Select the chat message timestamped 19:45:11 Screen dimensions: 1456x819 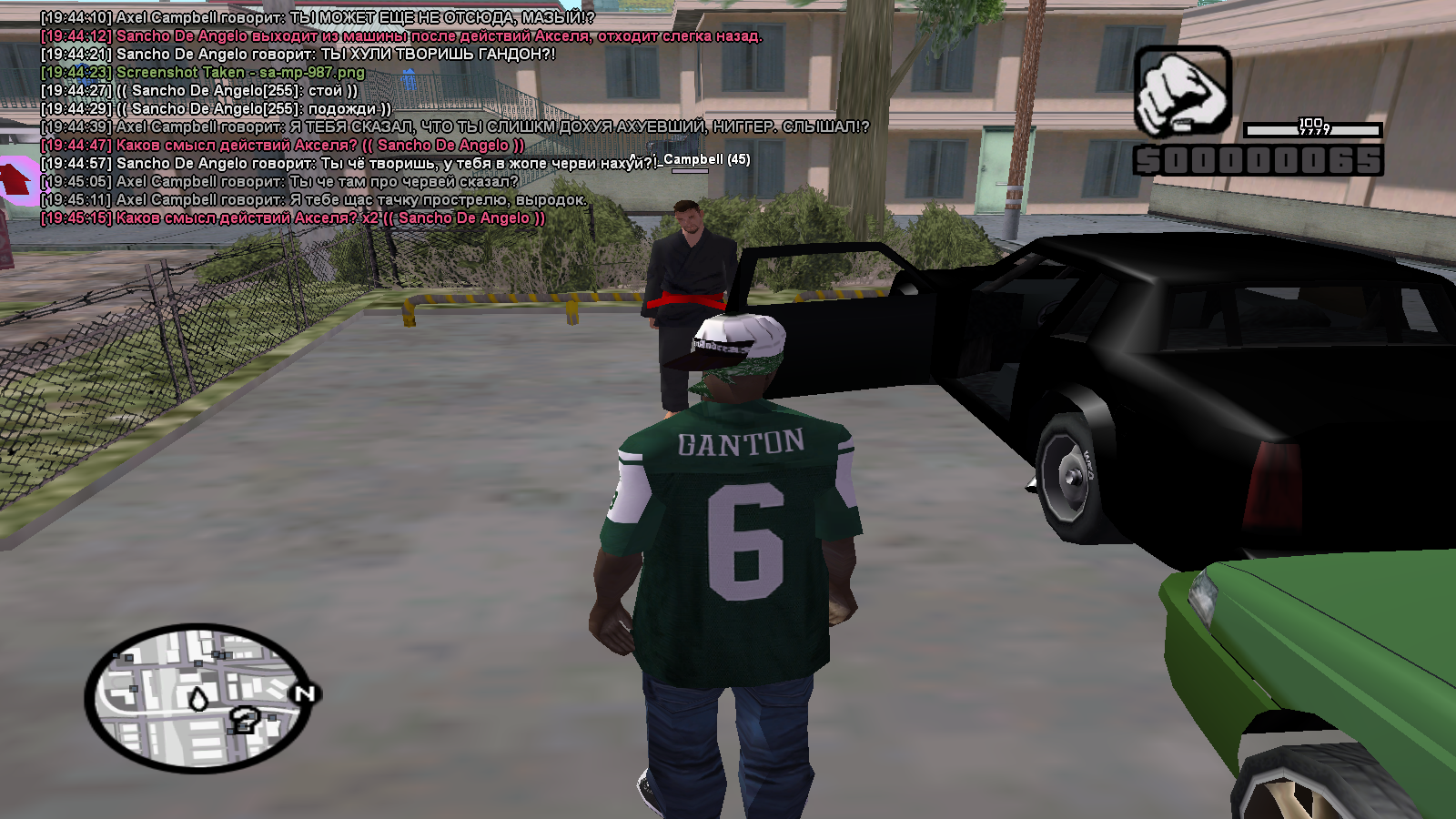[314, 200]
